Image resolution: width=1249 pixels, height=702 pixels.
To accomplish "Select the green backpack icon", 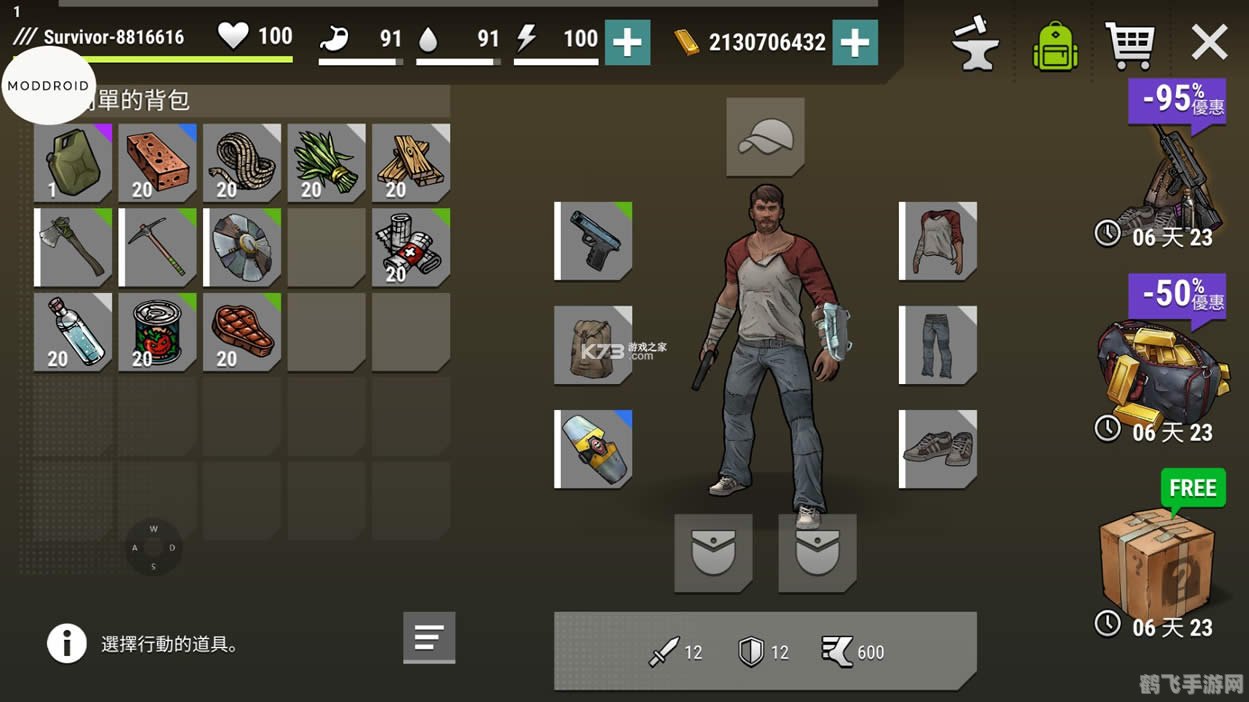I will coord(1055,46).
